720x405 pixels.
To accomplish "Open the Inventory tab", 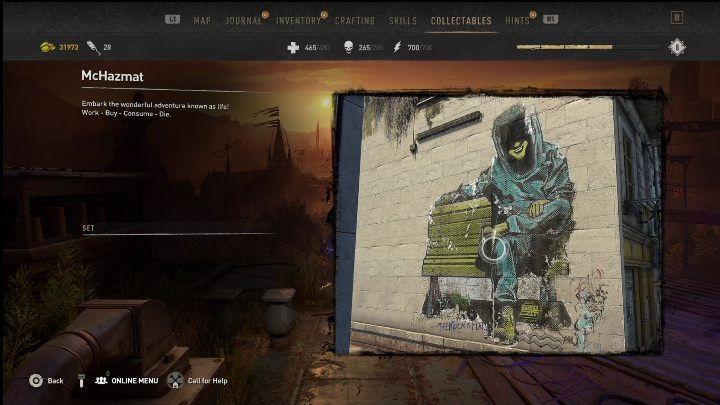I will coord(299,20).
